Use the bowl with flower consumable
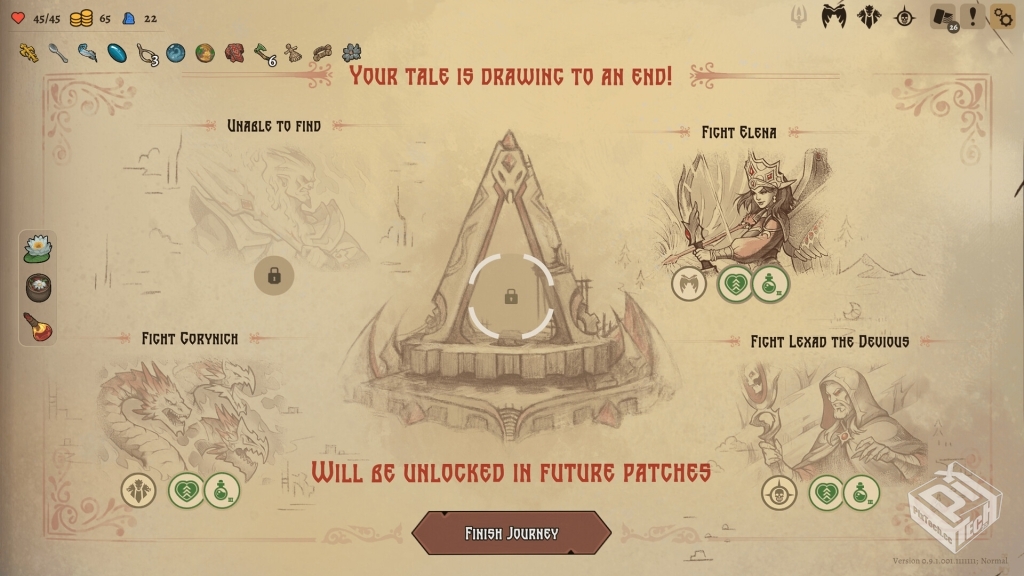Viewport: 1024px width, 576px height. tap(38, 287)
